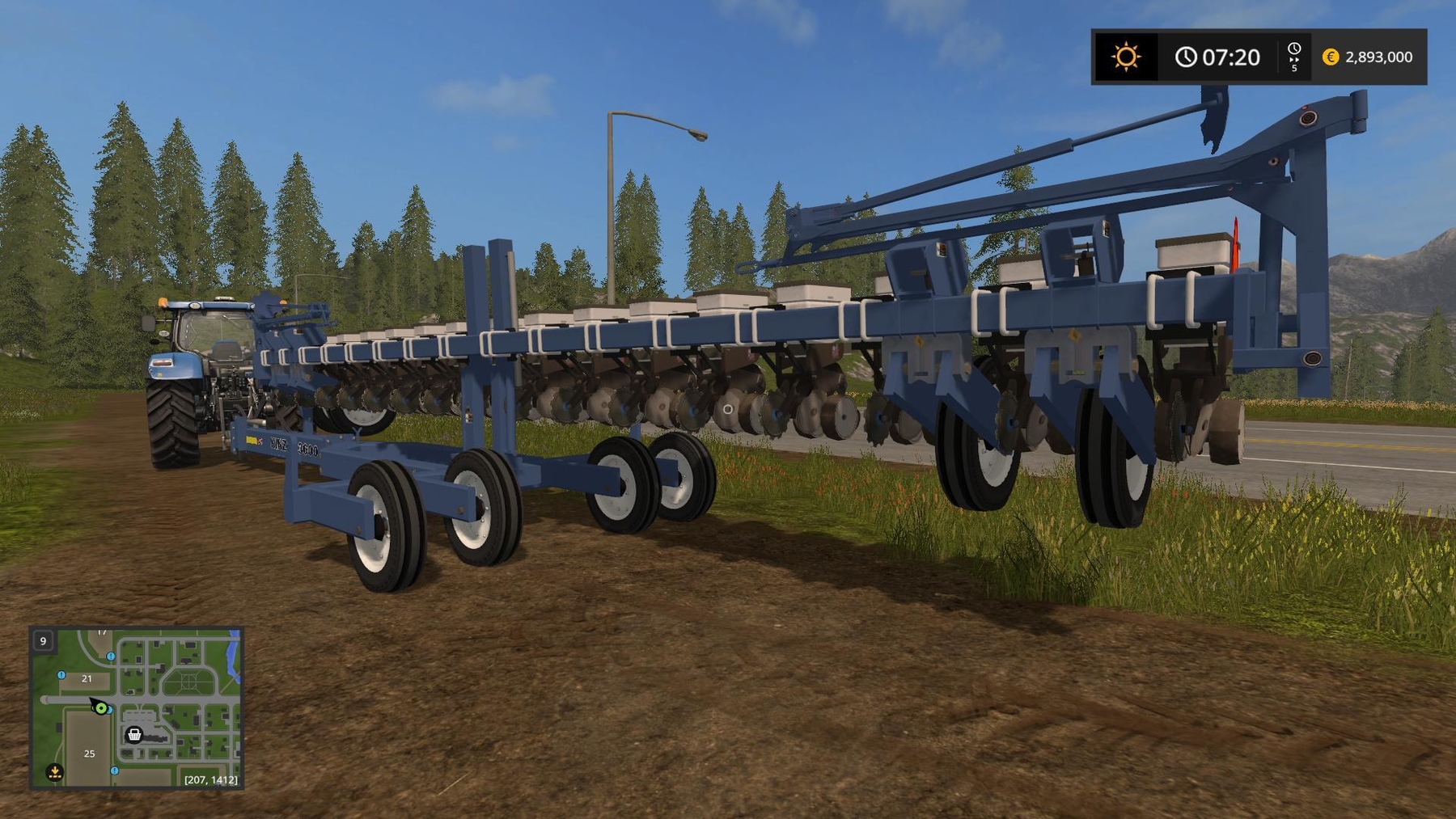Screen dimensions: 1456x819
Task: Click the blue info marker near field 21
Action: [x=61, y=675]
